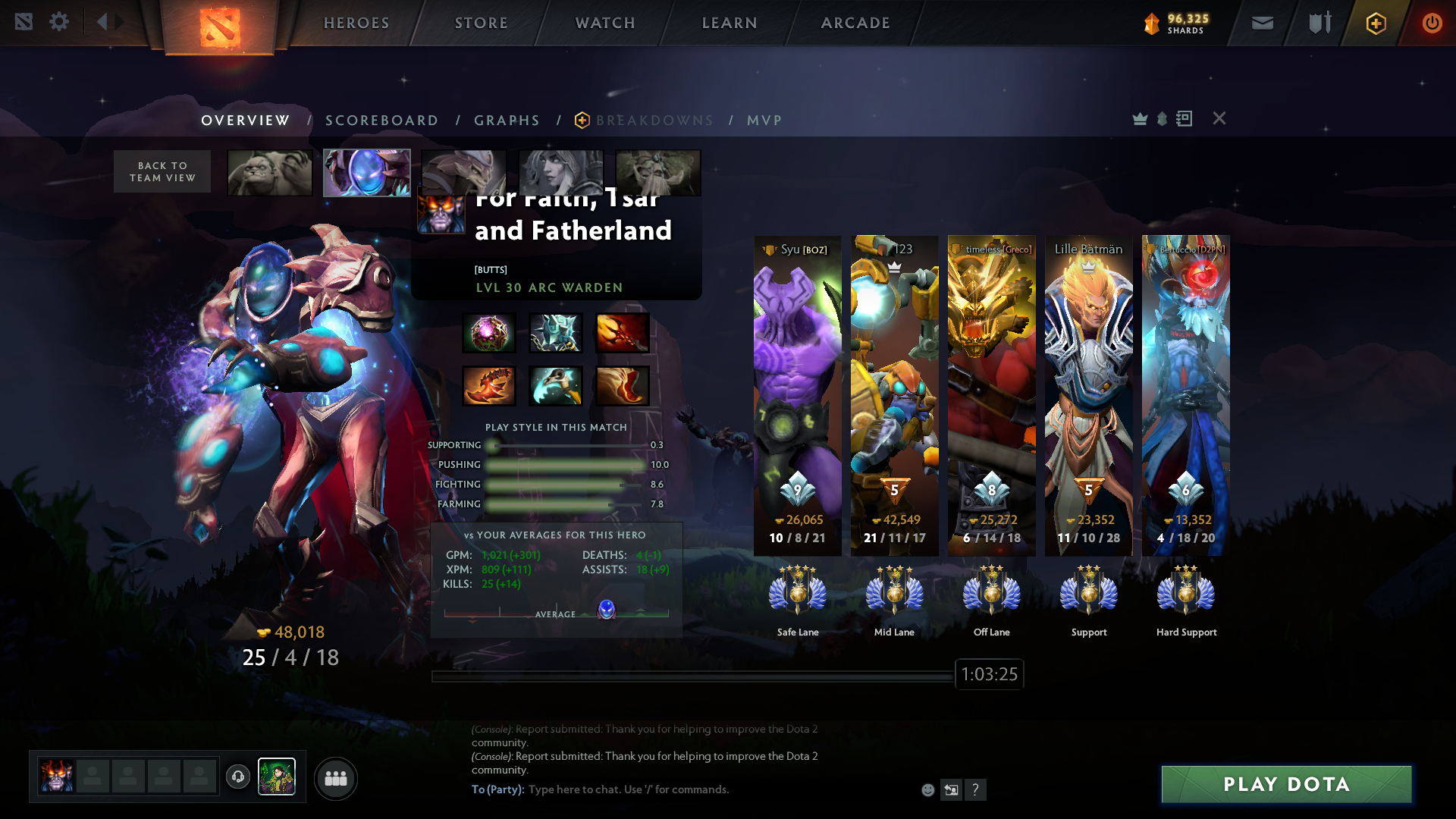Open the settings gear
The height and width of the screenshot is (819, 1456).
point(59,22)
